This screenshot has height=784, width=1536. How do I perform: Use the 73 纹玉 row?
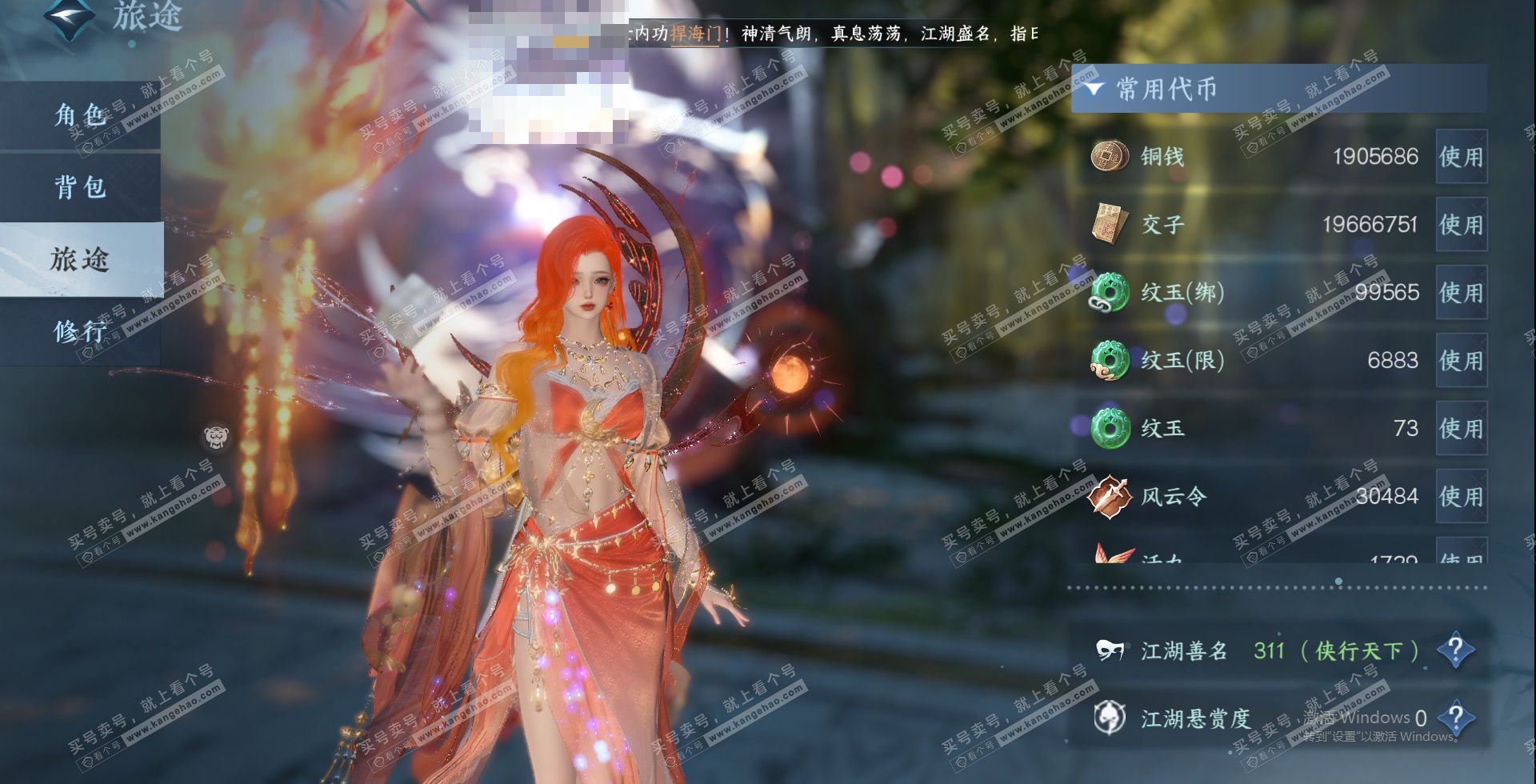tap(1461, 429)
